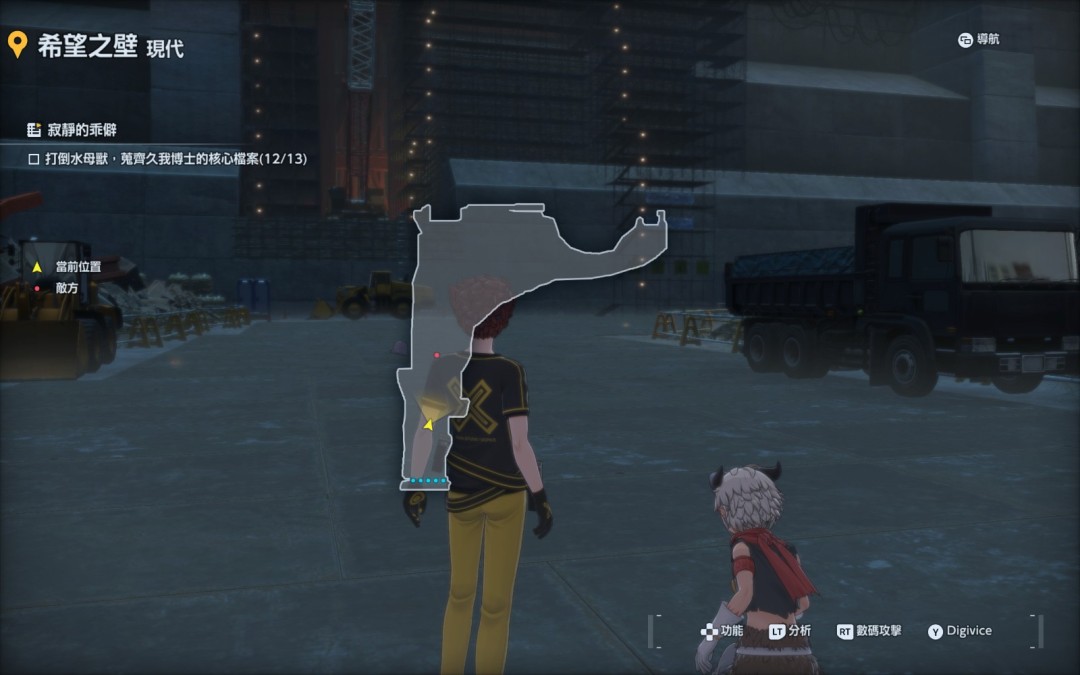
Task: Click the 打倒水母獸 objective checkbox
Action: (x=33, y=159)
